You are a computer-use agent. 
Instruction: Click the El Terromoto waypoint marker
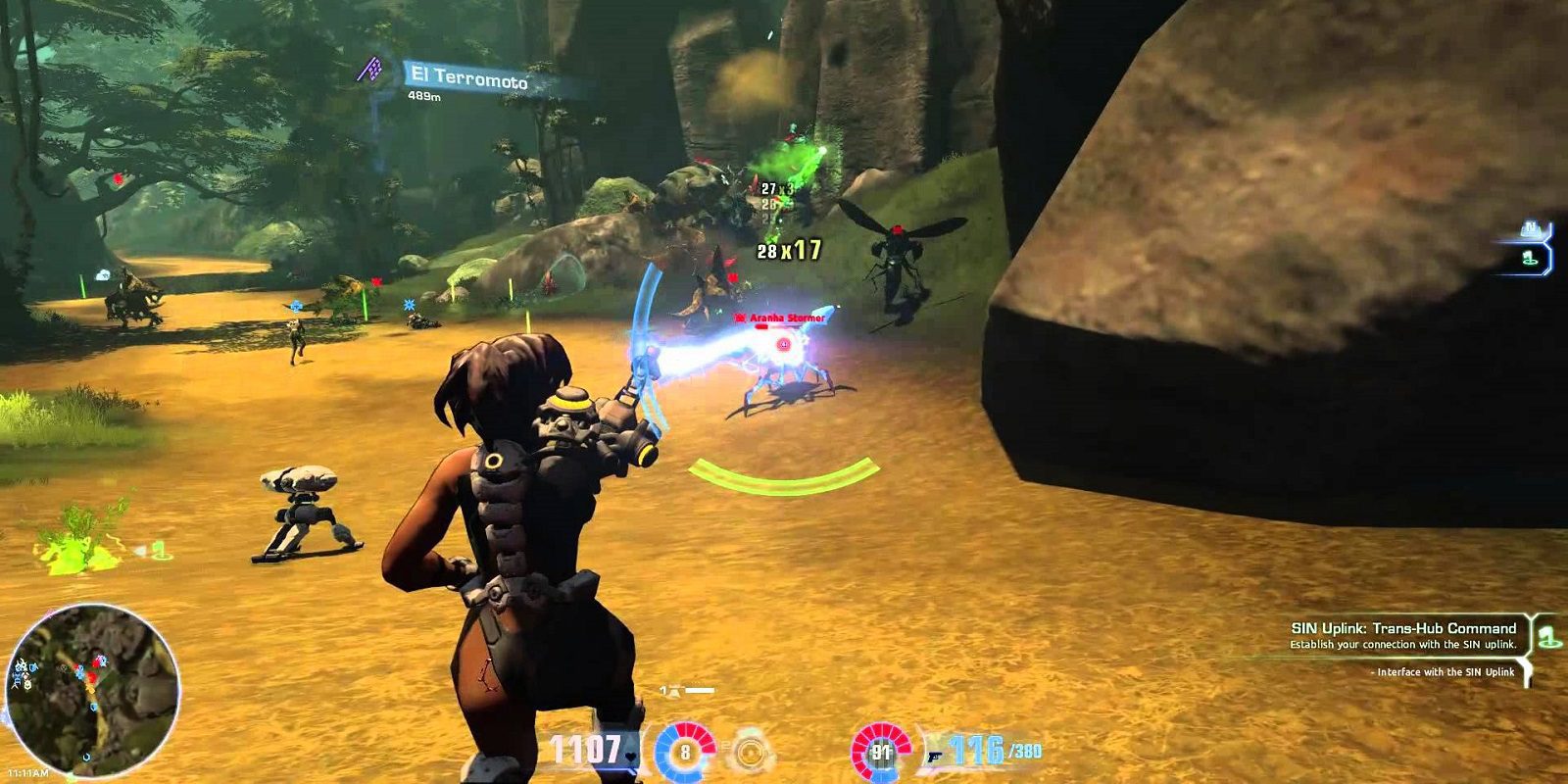369,69
